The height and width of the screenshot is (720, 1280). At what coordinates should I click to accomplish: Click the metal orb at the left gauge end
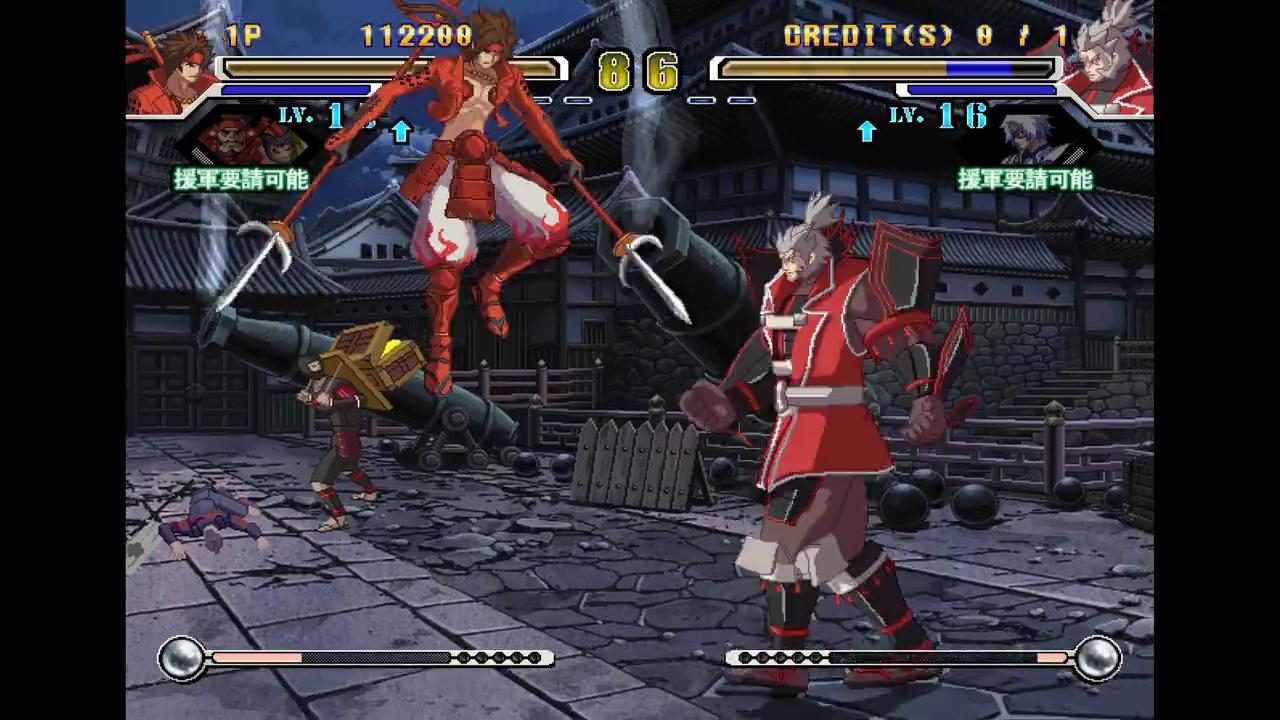(x=183, y=657)
